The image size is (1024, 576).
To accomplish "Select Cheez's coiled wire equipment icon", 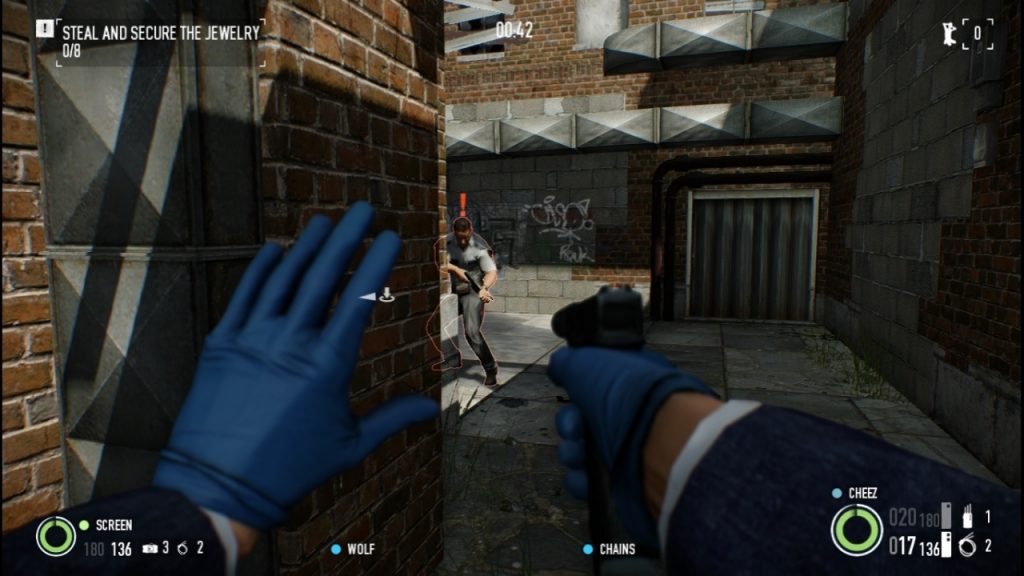I will pyautogui.click(x=967, y=545).
